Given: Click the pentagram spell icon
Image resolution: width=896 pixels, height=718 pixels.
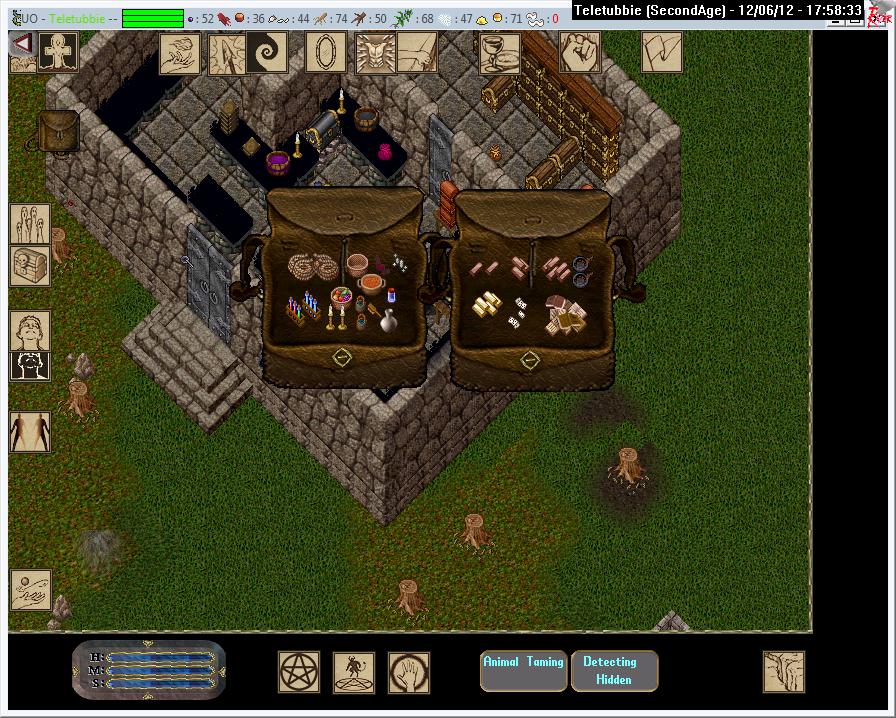Looking at the screenshot, I should coord(299,672).
